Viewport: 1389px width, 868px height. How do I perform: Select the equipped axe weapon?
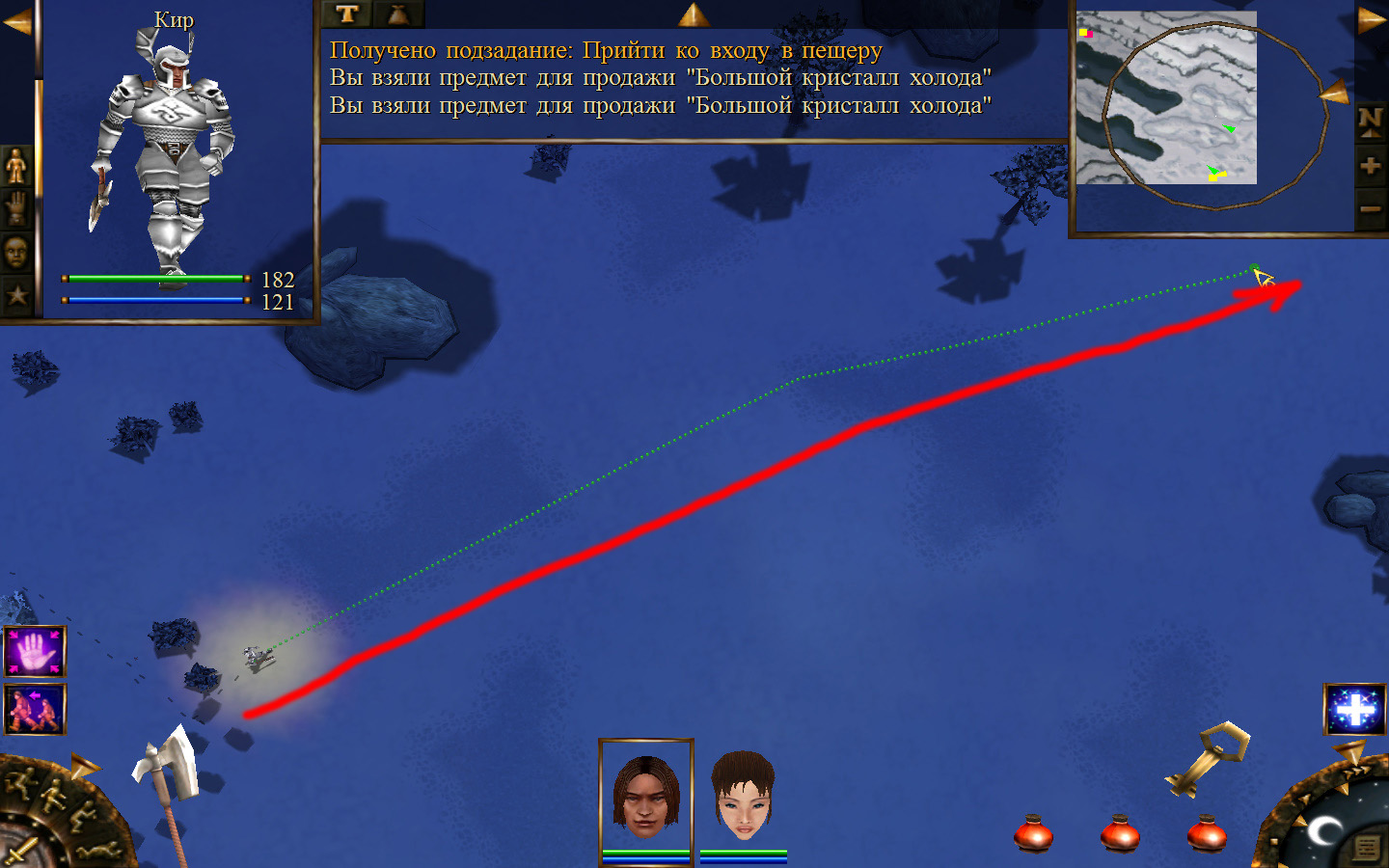(x=169, y=767)
